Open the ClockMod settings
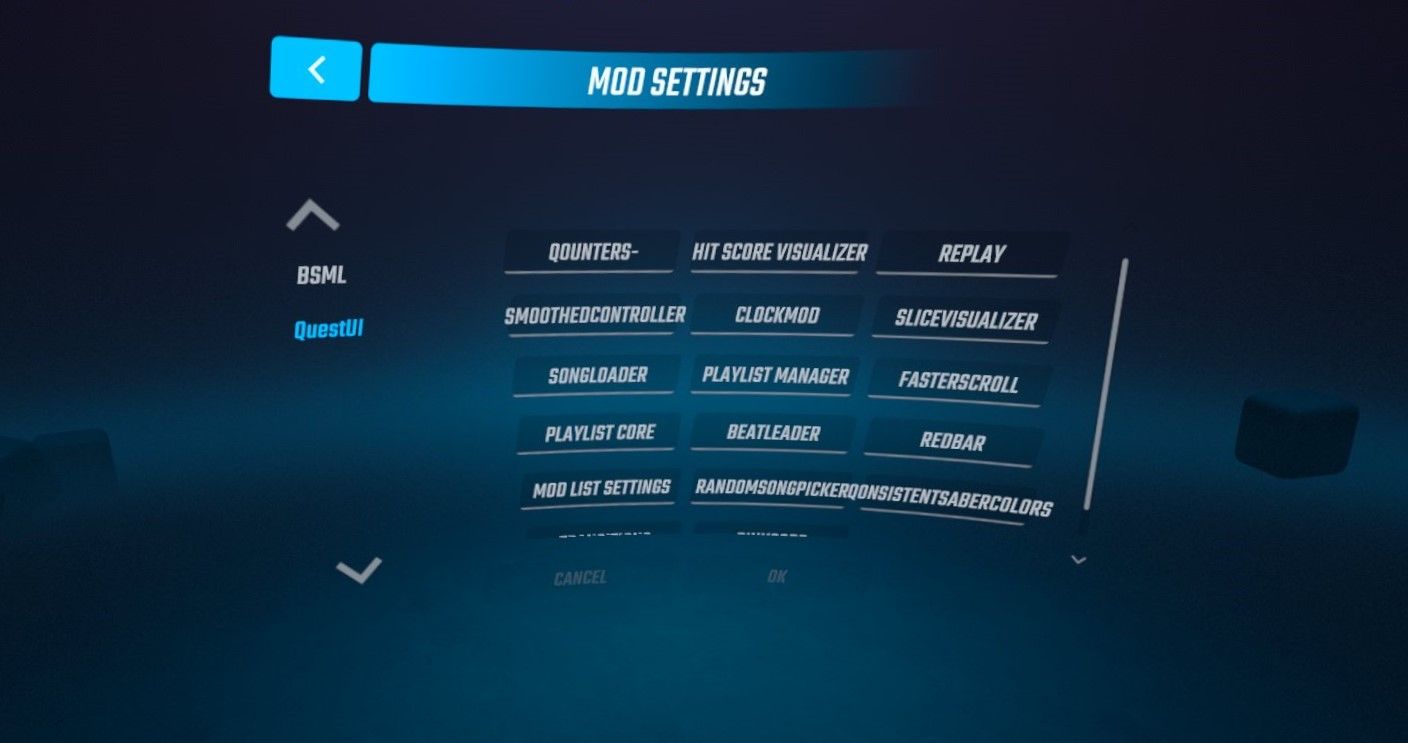The width and height of the screenshot is (1408, 743). point(779,314)
